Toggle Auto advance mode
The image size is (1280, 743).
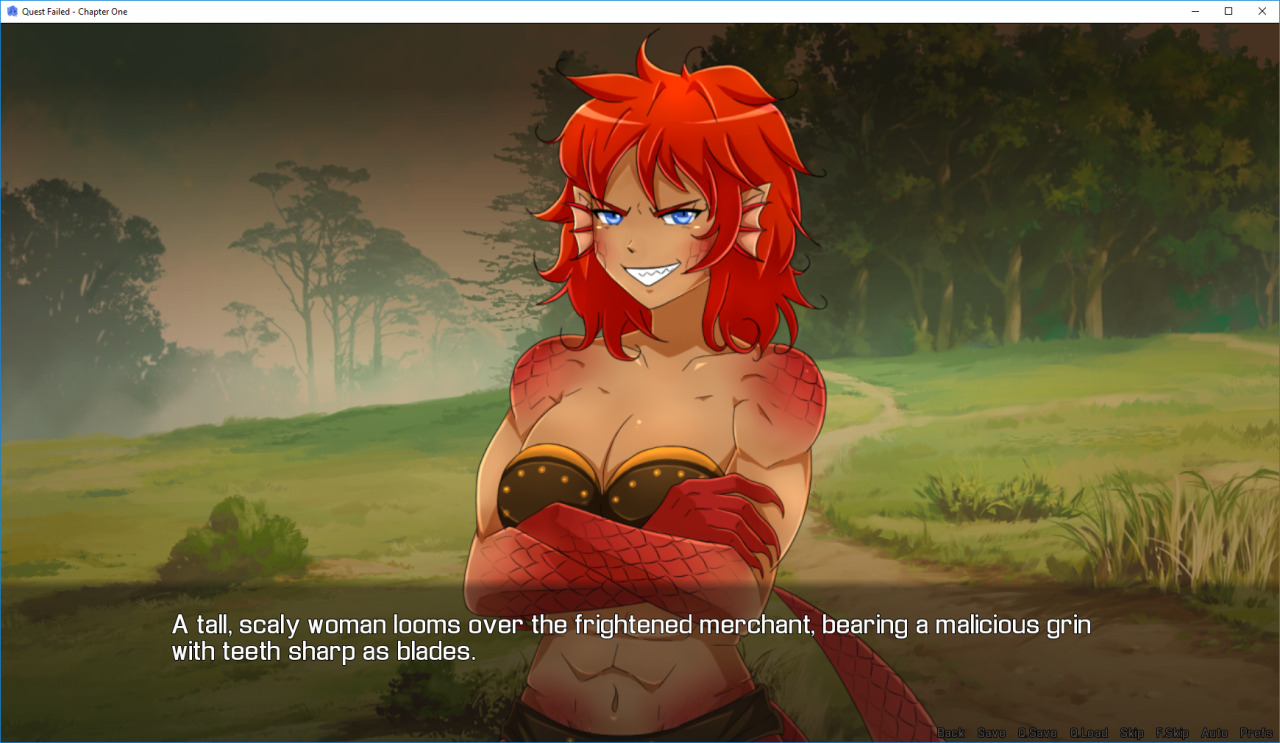[x=1214, y=733]
